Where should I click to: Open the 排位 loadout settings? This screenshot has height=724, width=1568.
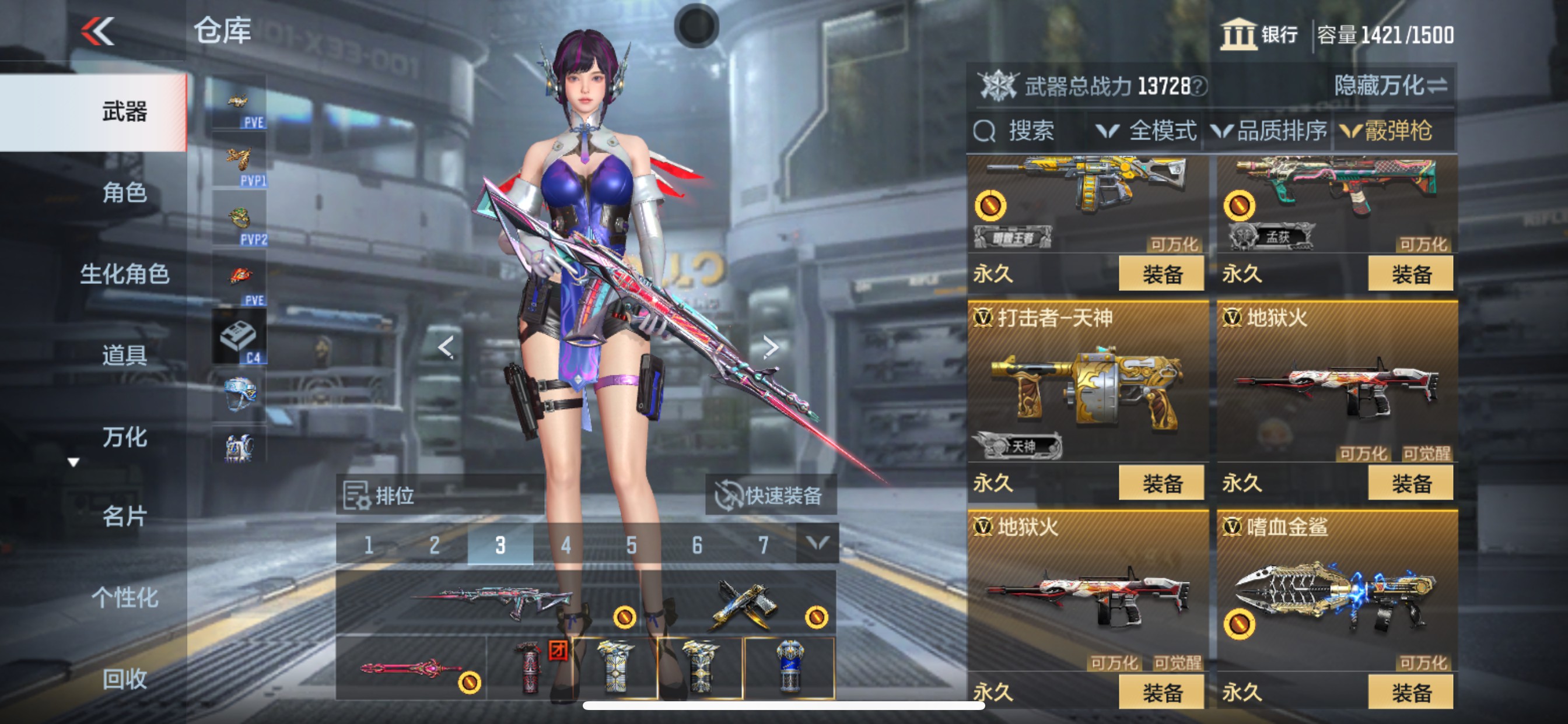[383, 495]
